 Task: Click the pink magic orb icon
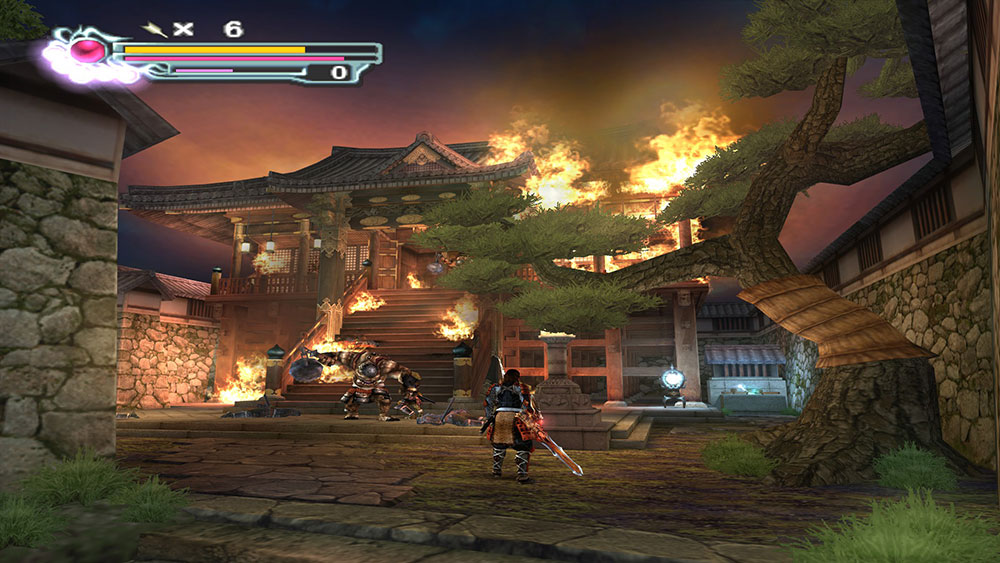click(89, 49)
